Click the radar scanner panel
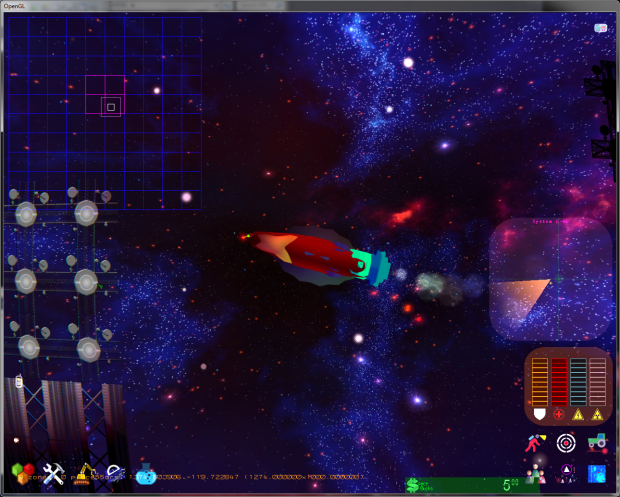Screen dimensions: 620x497 click(550, 277)
